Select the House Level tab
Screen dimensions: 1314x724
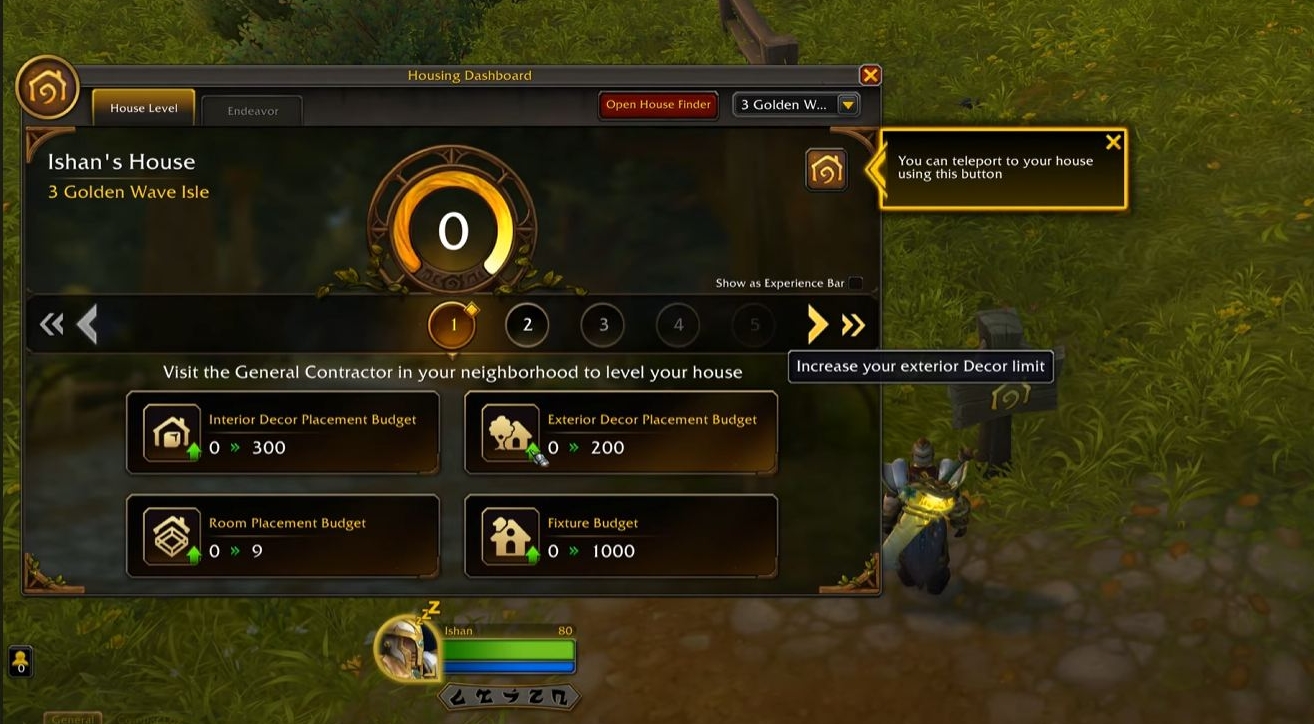[143, 108]
